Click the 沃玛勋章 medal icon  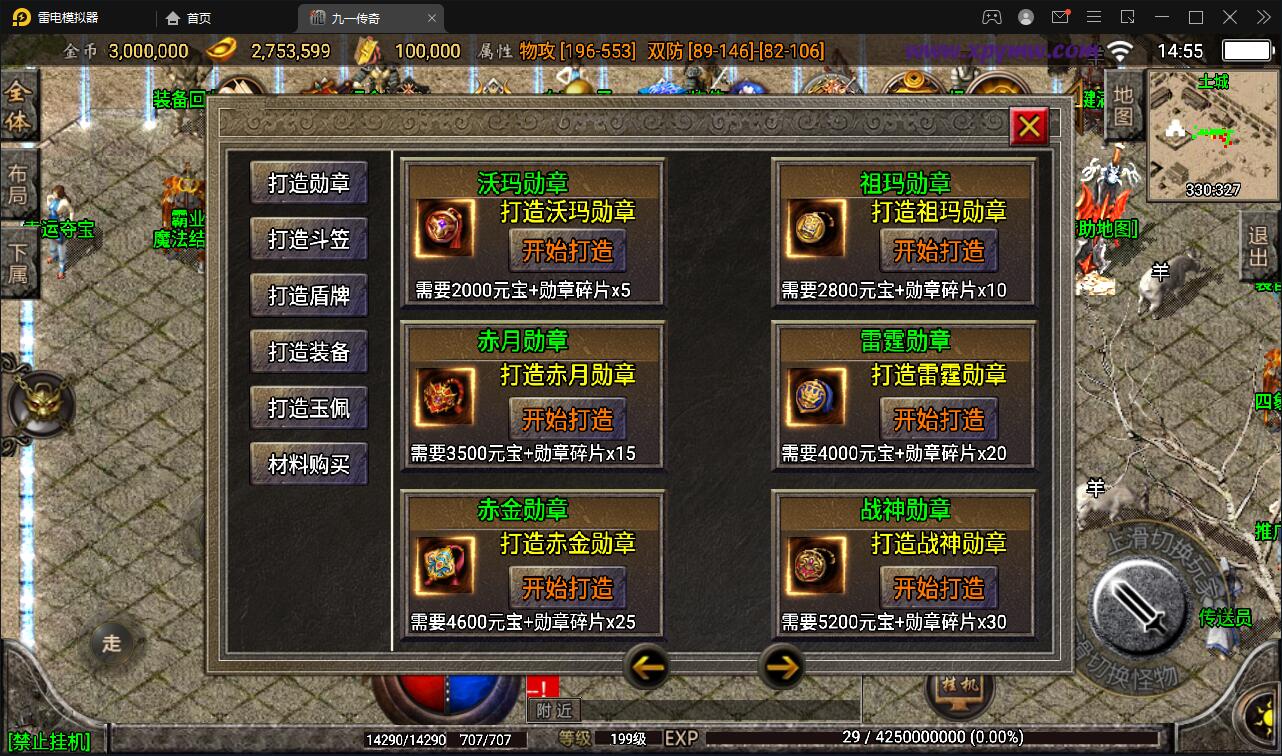coord(443,227)
